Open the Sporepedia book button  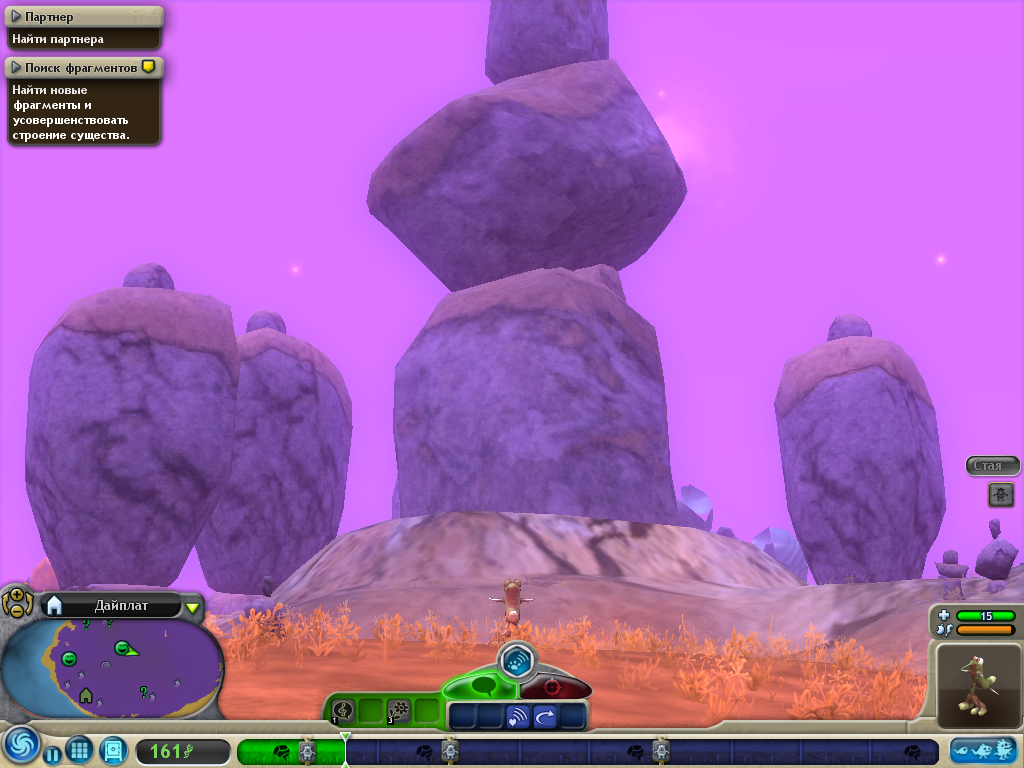point(112,750)
